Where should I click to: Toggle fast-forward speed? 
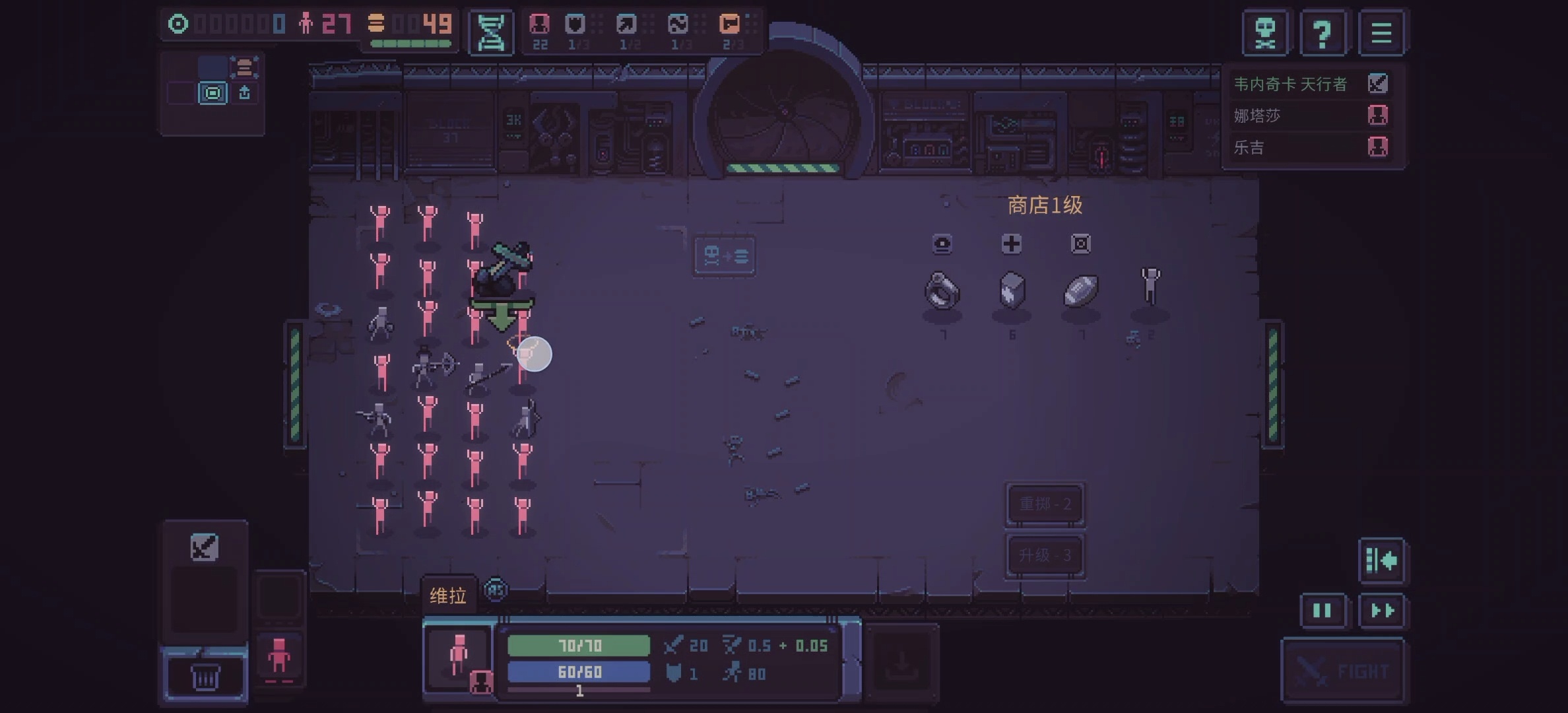pos(1382,611)
